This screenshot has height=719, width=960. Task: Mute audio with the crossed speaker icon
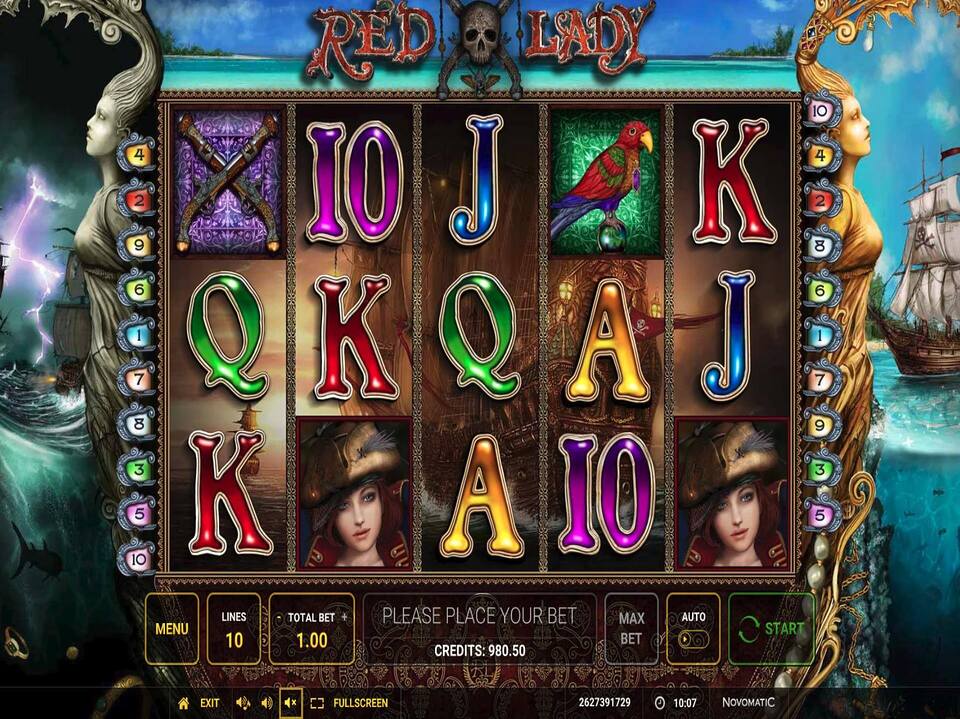point(290,703)
